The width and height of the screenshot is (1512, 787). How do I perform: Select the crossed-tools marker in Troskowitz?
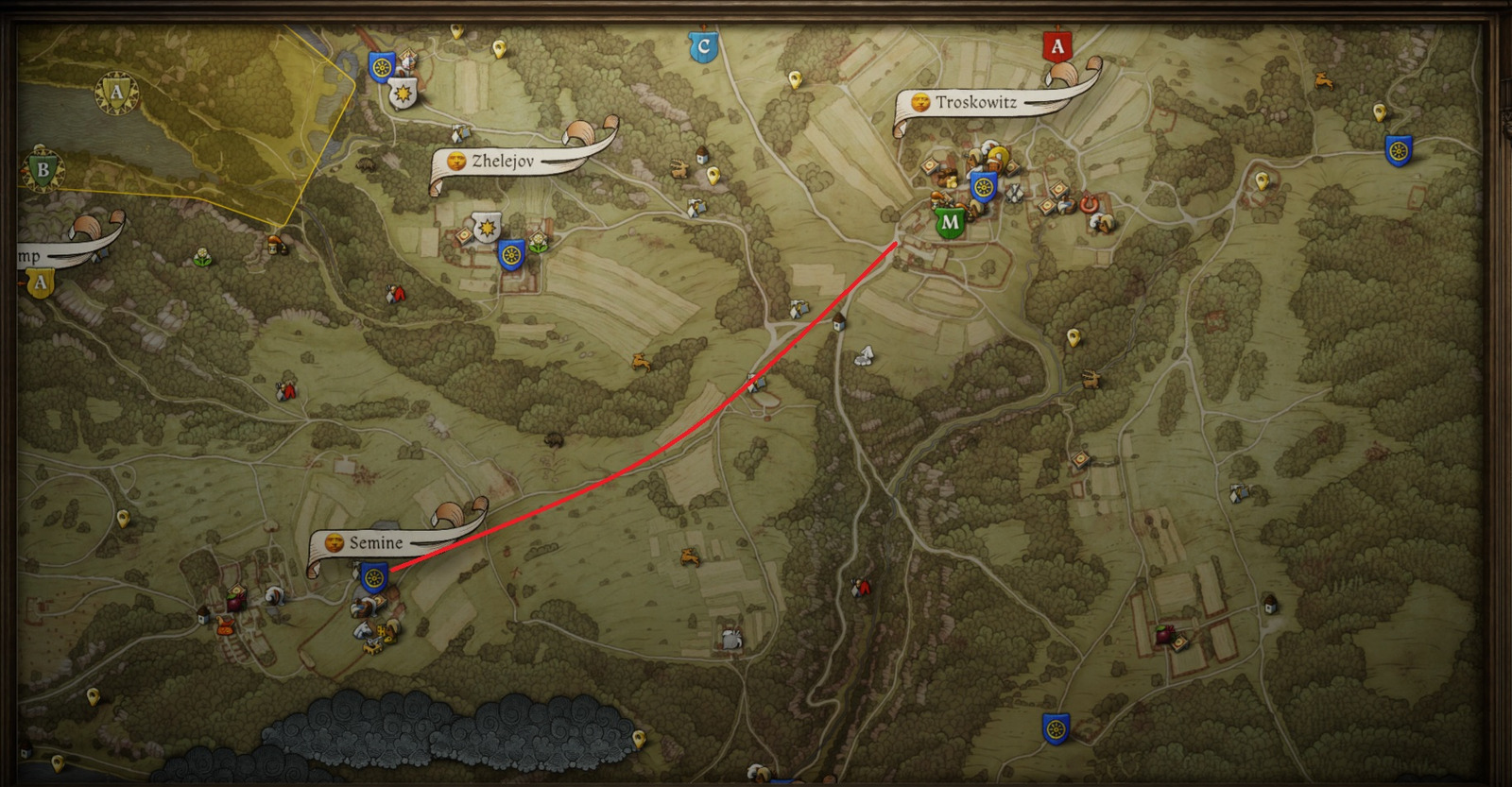point(1015,194)
